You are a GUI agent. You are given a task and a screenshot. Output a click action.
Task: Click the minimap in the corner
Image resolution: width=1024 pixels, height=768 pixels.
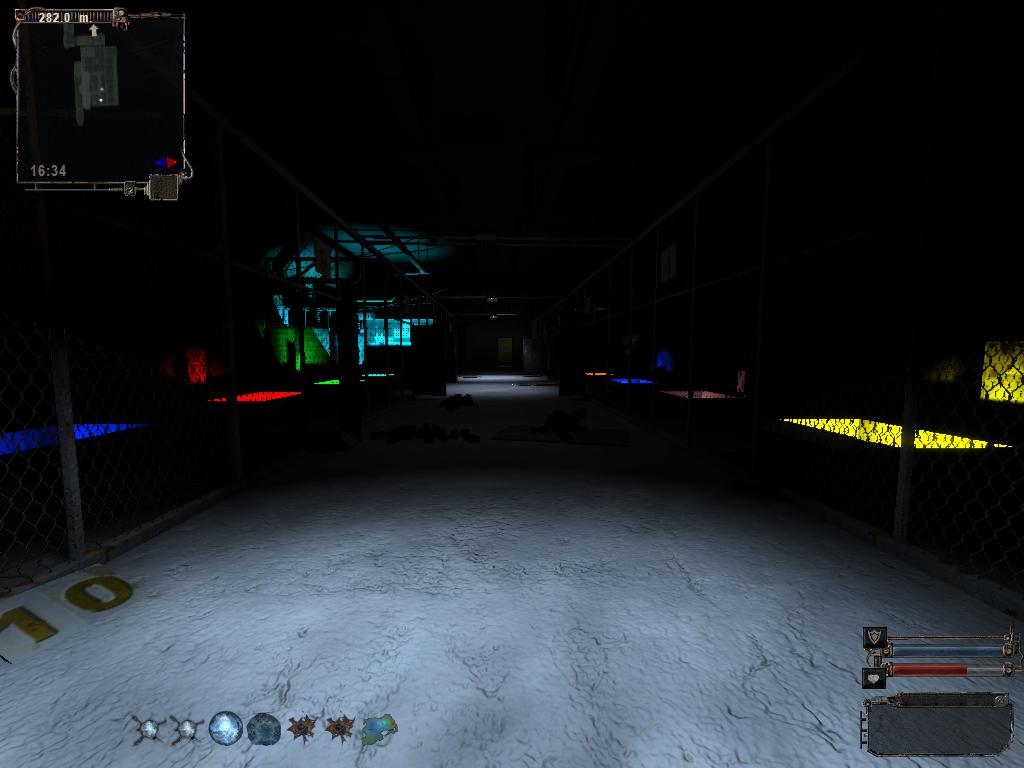click(x=100, y=98)
